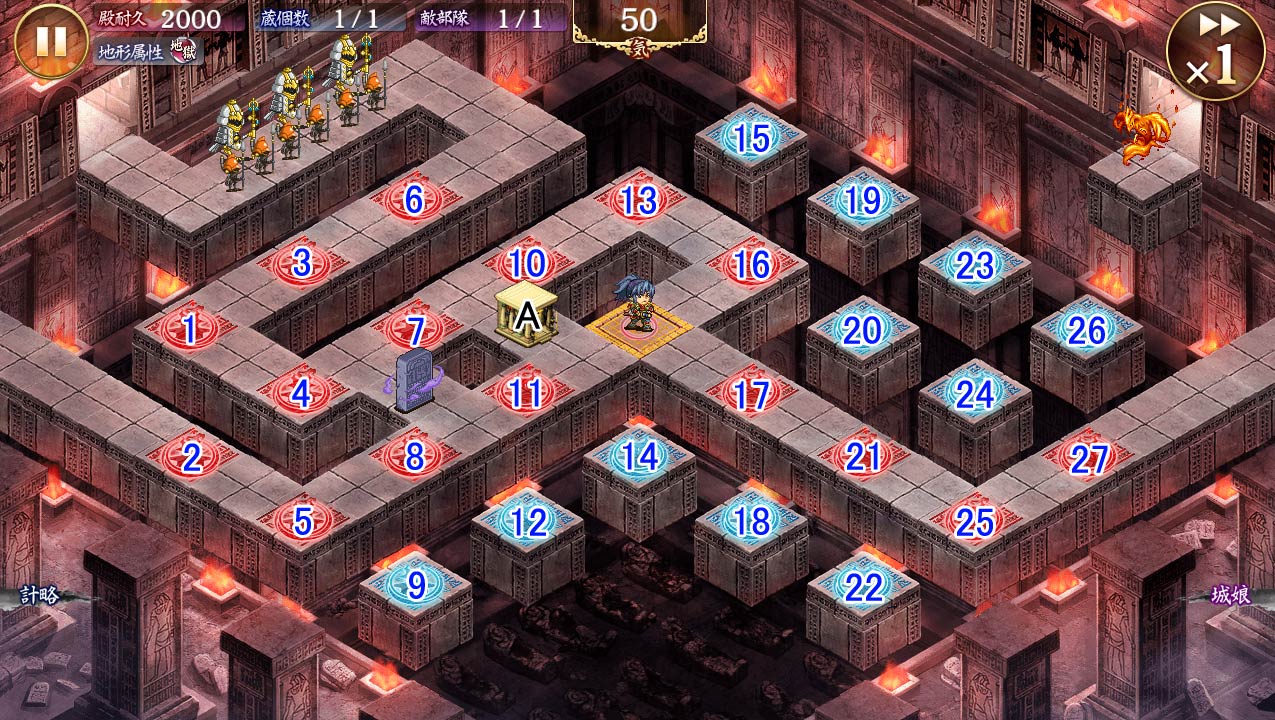Choose red placement tile 27
The width and height of the screenshot is (1275, 720).
click(1087, 459)
